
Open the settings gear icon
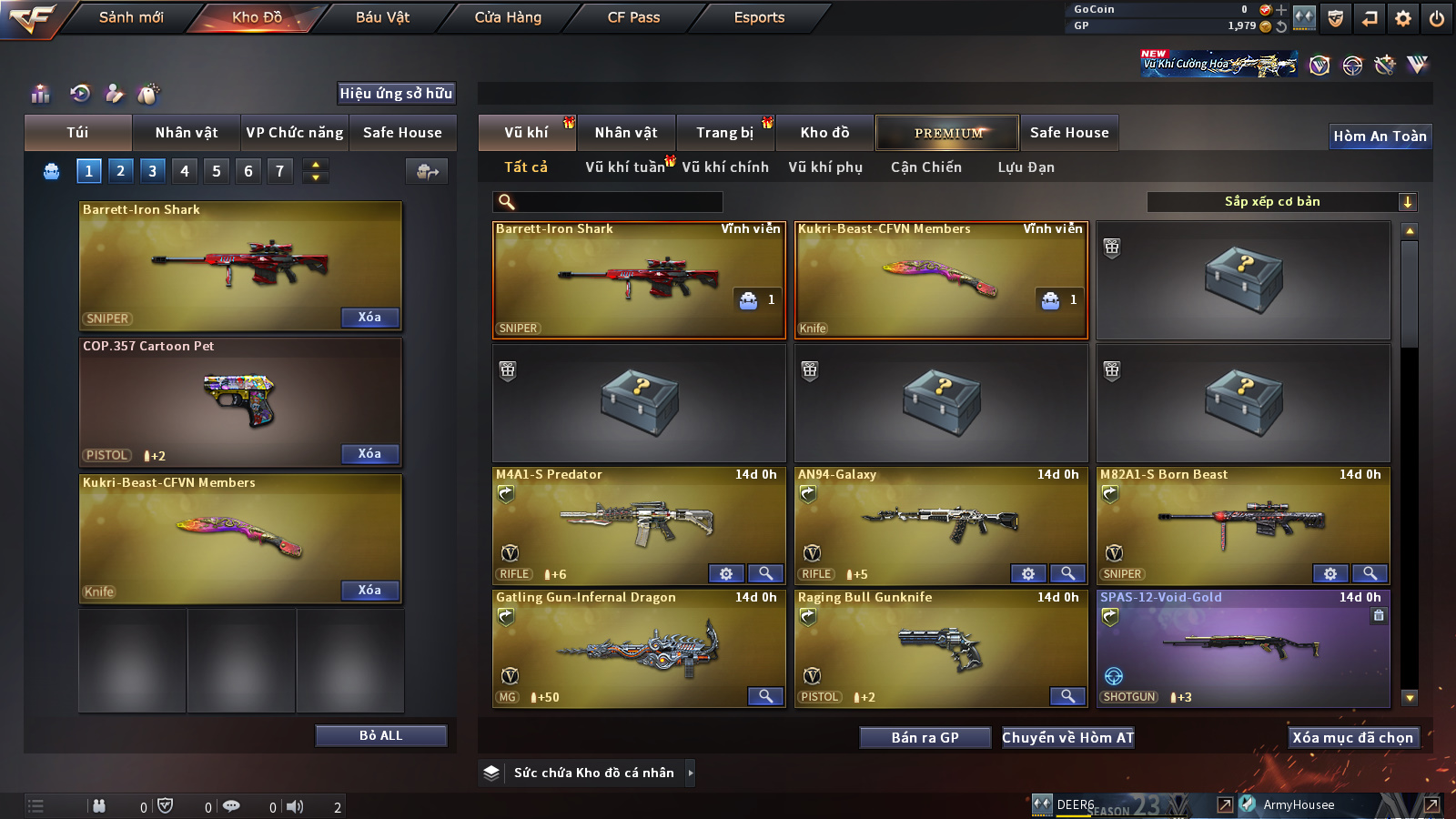[1403, 18]
